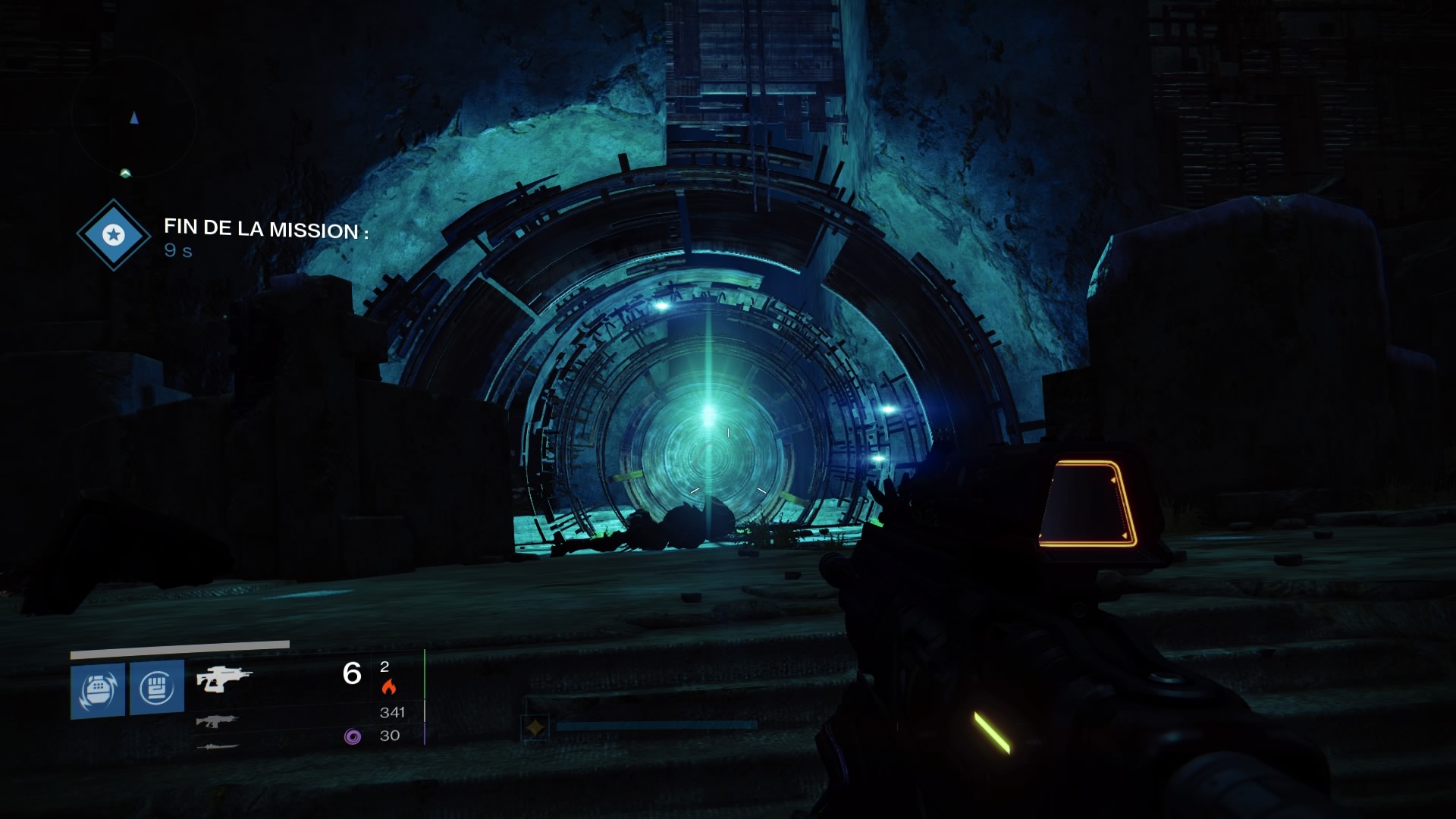Select the equipped primary weapon icon

[223, 679]
